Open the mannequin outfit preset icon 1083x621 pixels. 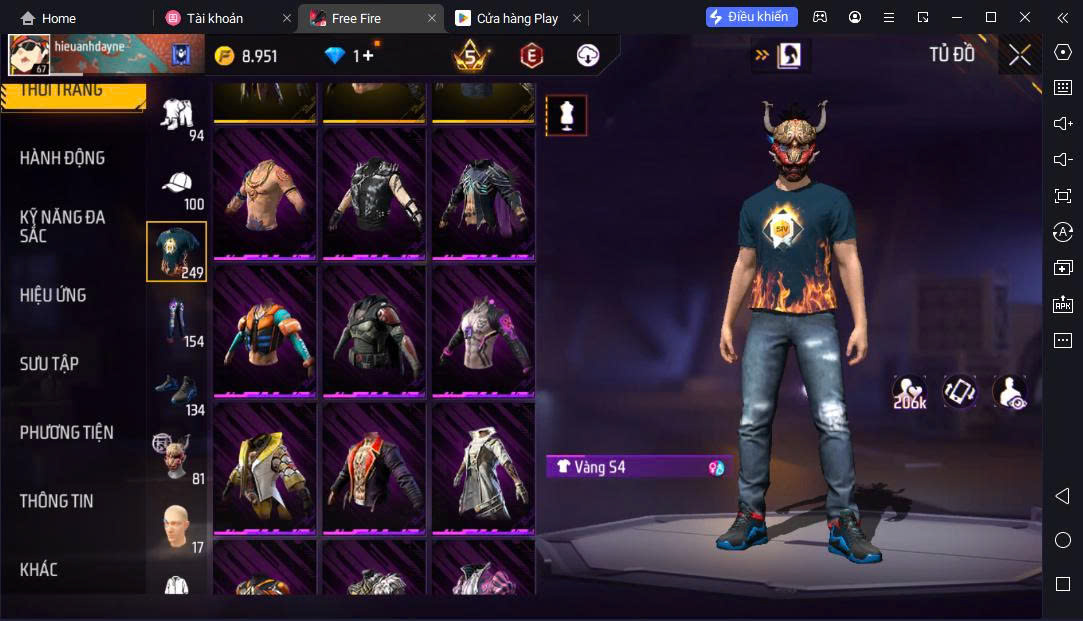click(566, 116)
